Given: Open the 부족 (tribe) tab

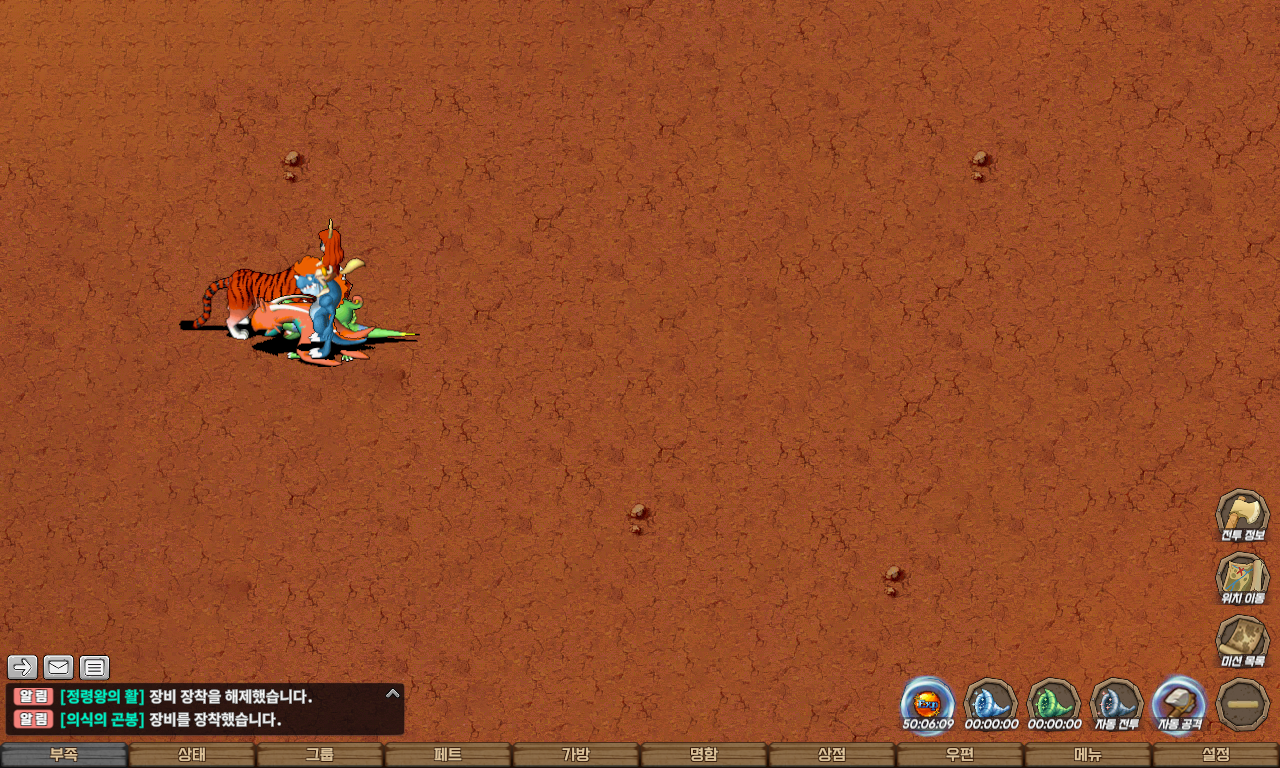Looking at the screenshot, I should click(x=64, y=755).
